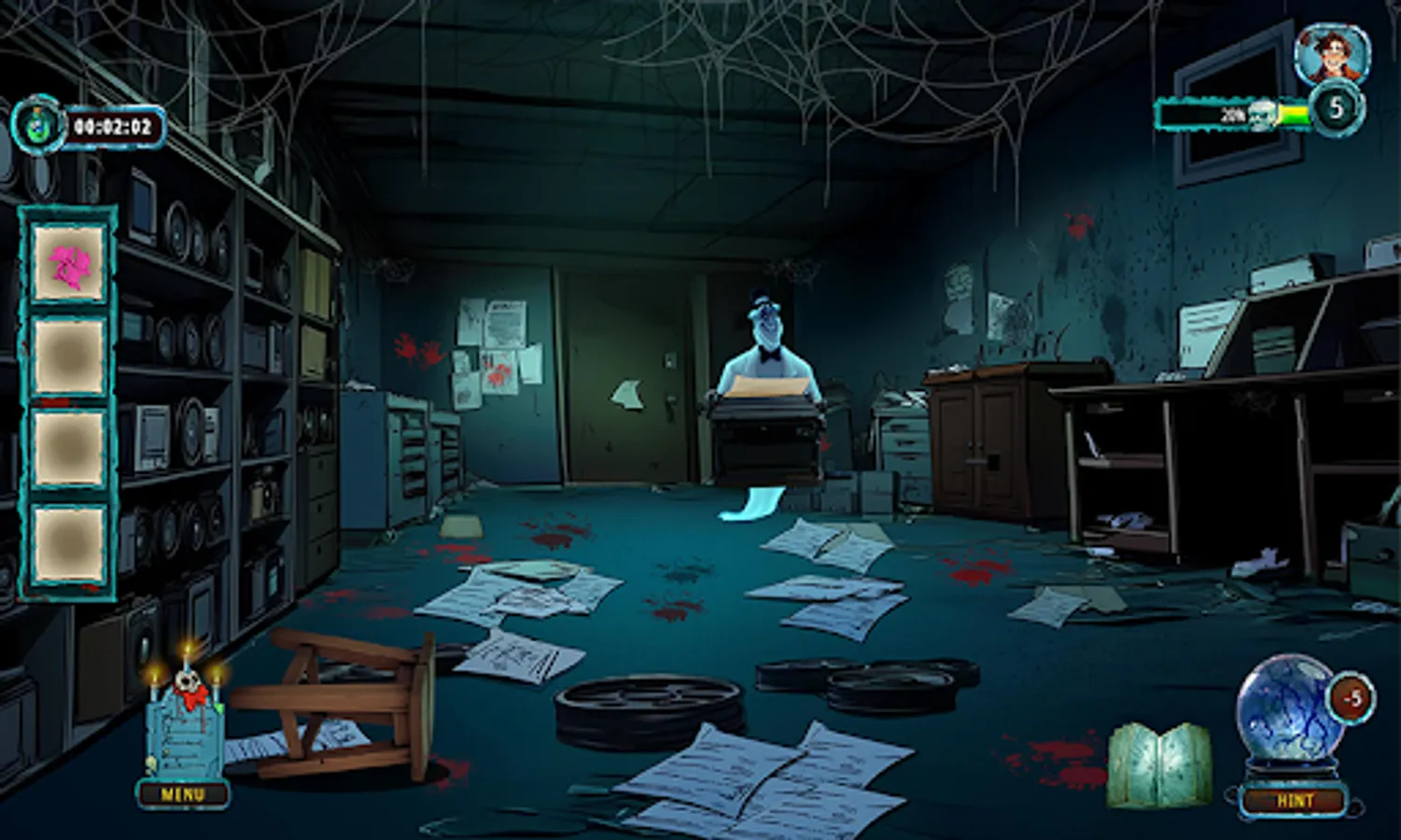Open the teal spellbook beside the crystal ball
Screen dimensions: 1401x840
click(1156, 764)
